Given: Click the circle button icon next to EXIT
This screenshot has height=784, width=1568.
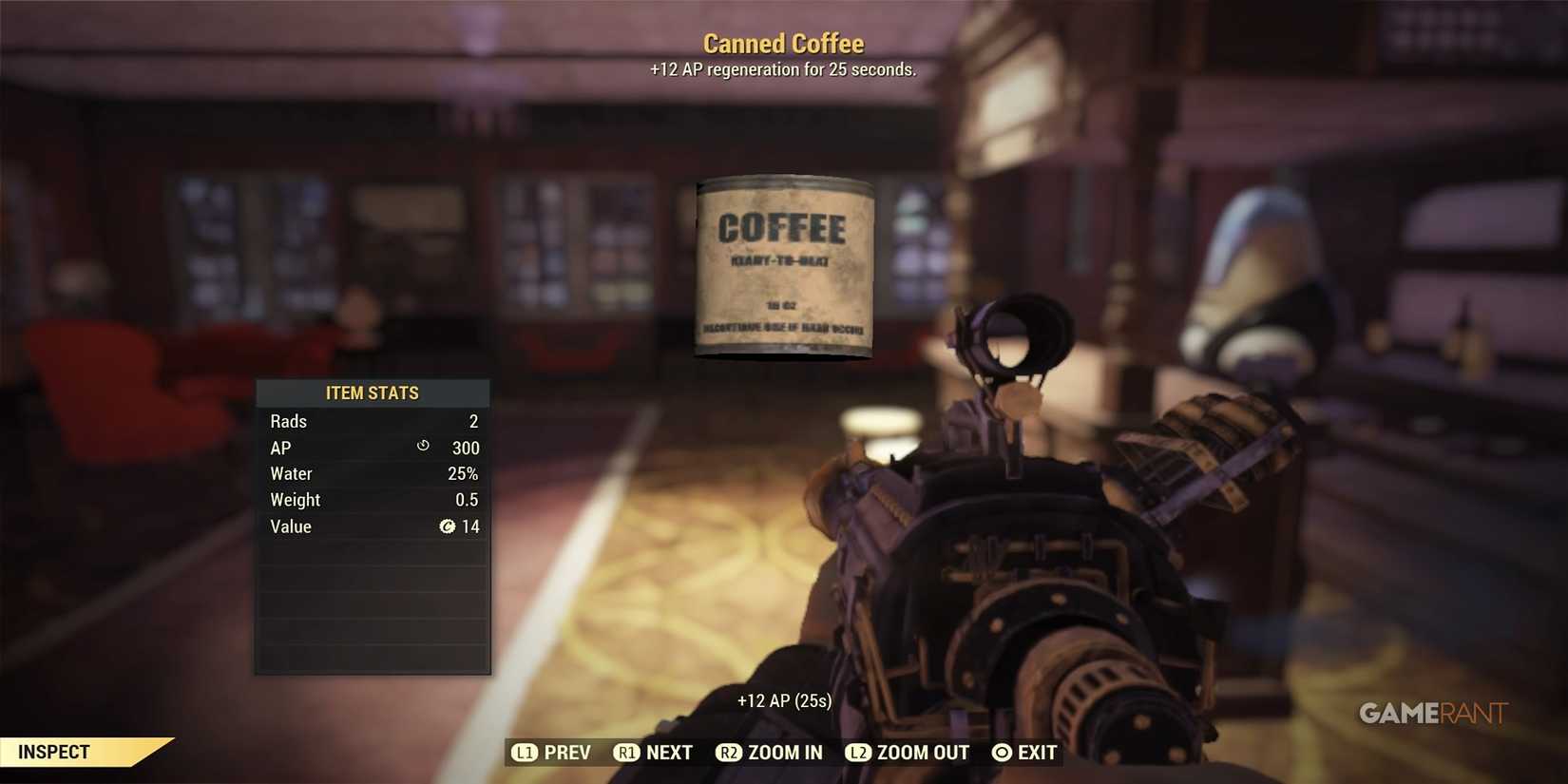Looking at the screenshot, I should (x=1001, y=752).
